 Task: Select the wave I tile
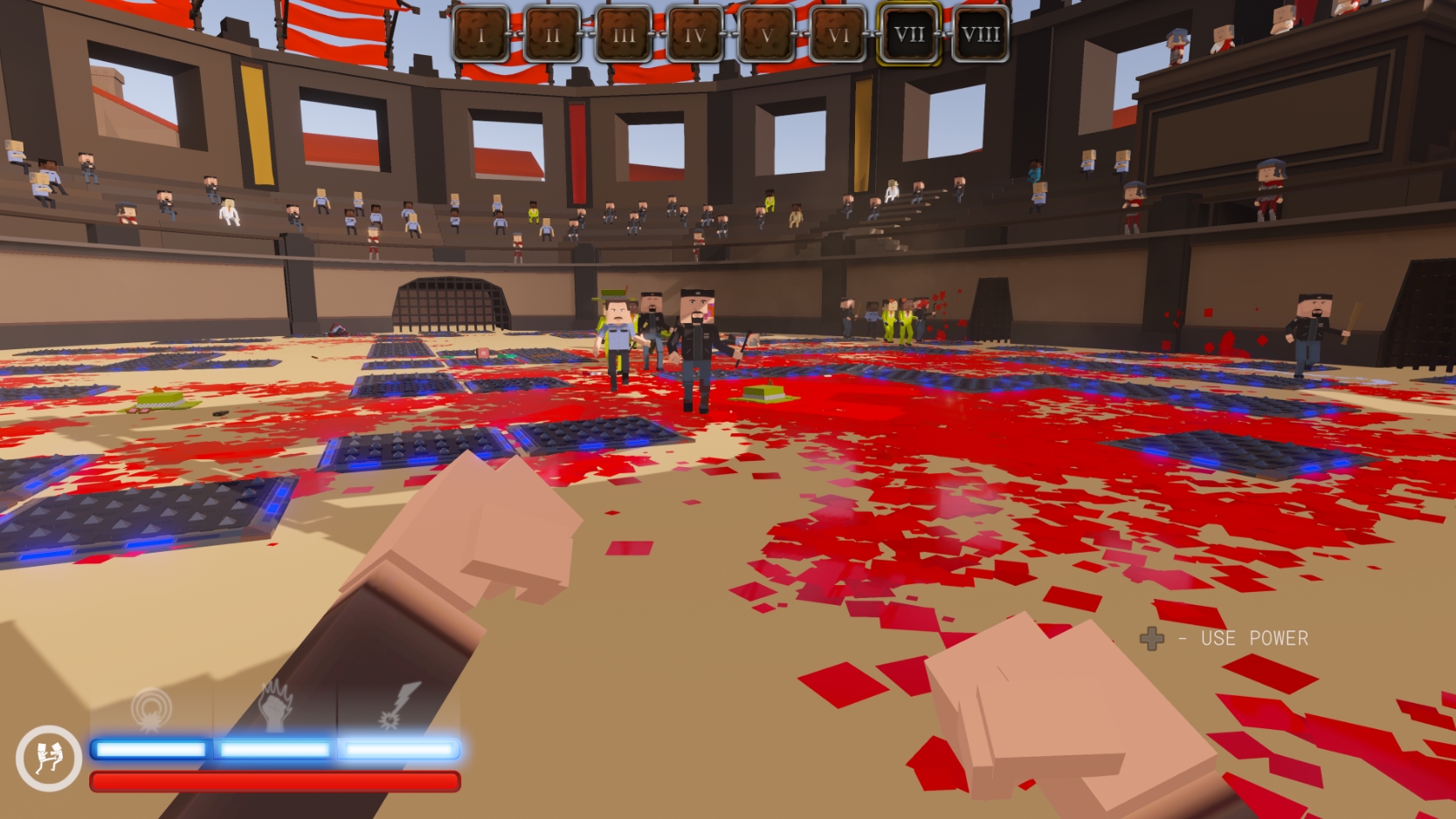[480, 35]
